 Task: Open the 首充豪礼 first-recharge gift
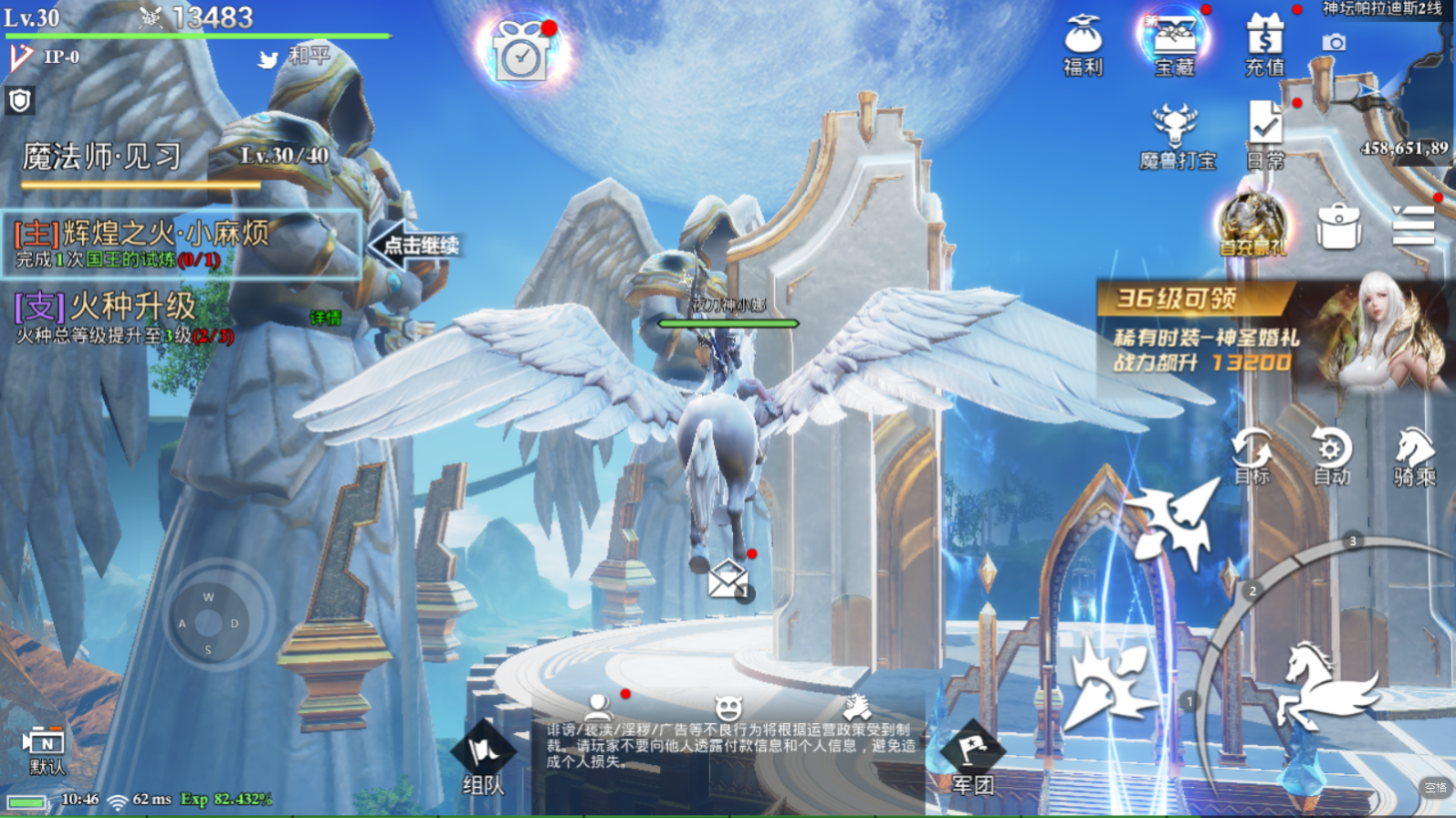point(1252,225)
